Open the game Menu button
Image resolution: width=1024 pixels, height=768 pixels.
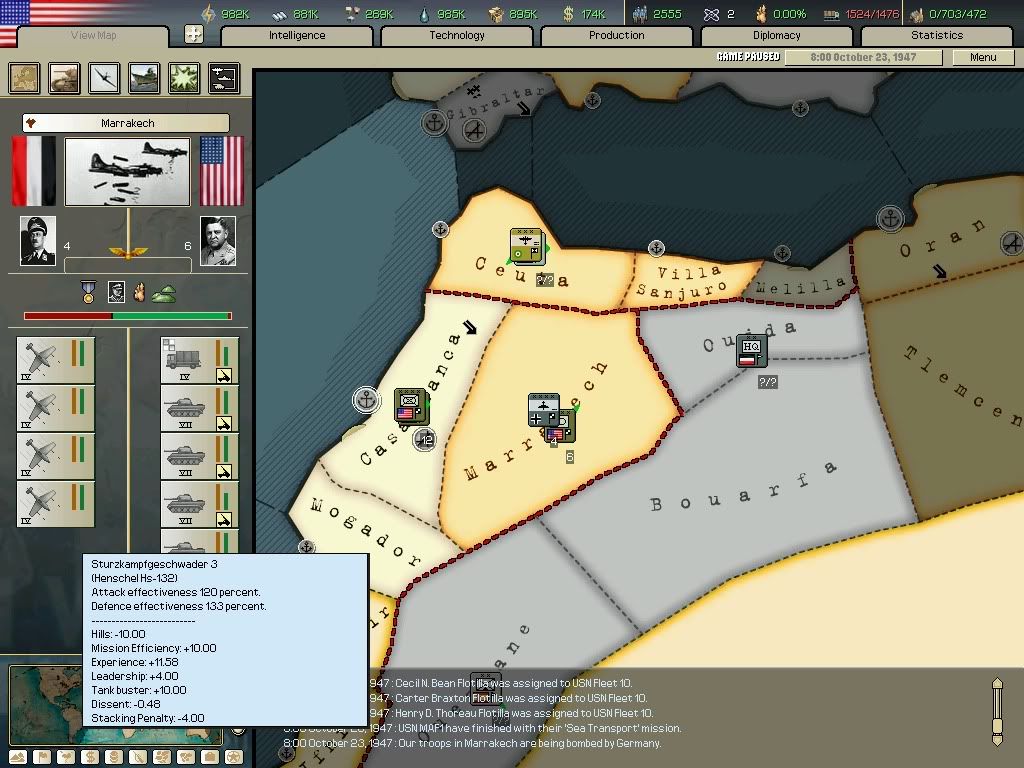point(983,57)
